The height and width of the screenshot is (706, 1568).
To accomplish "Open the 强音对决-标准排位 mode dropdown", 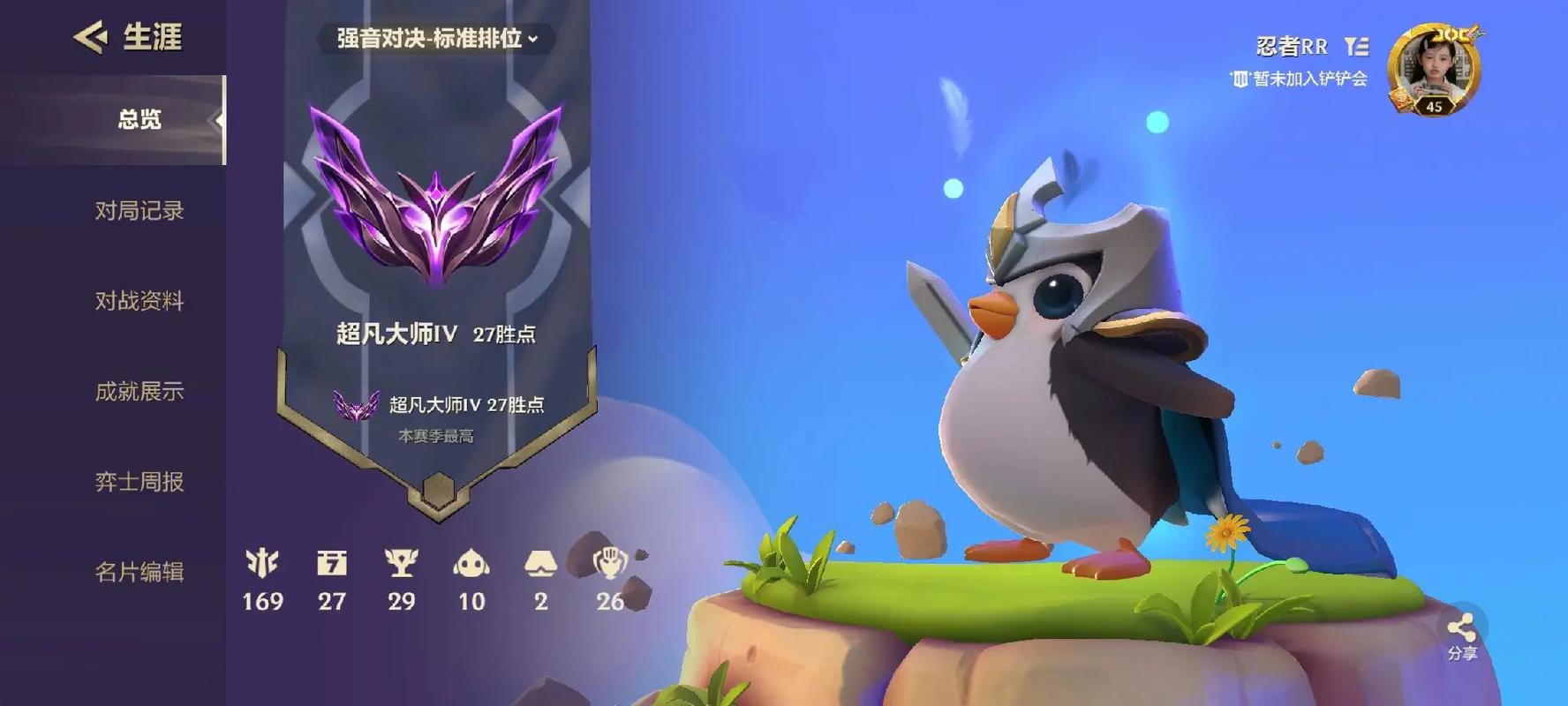I will click(436, 39).
